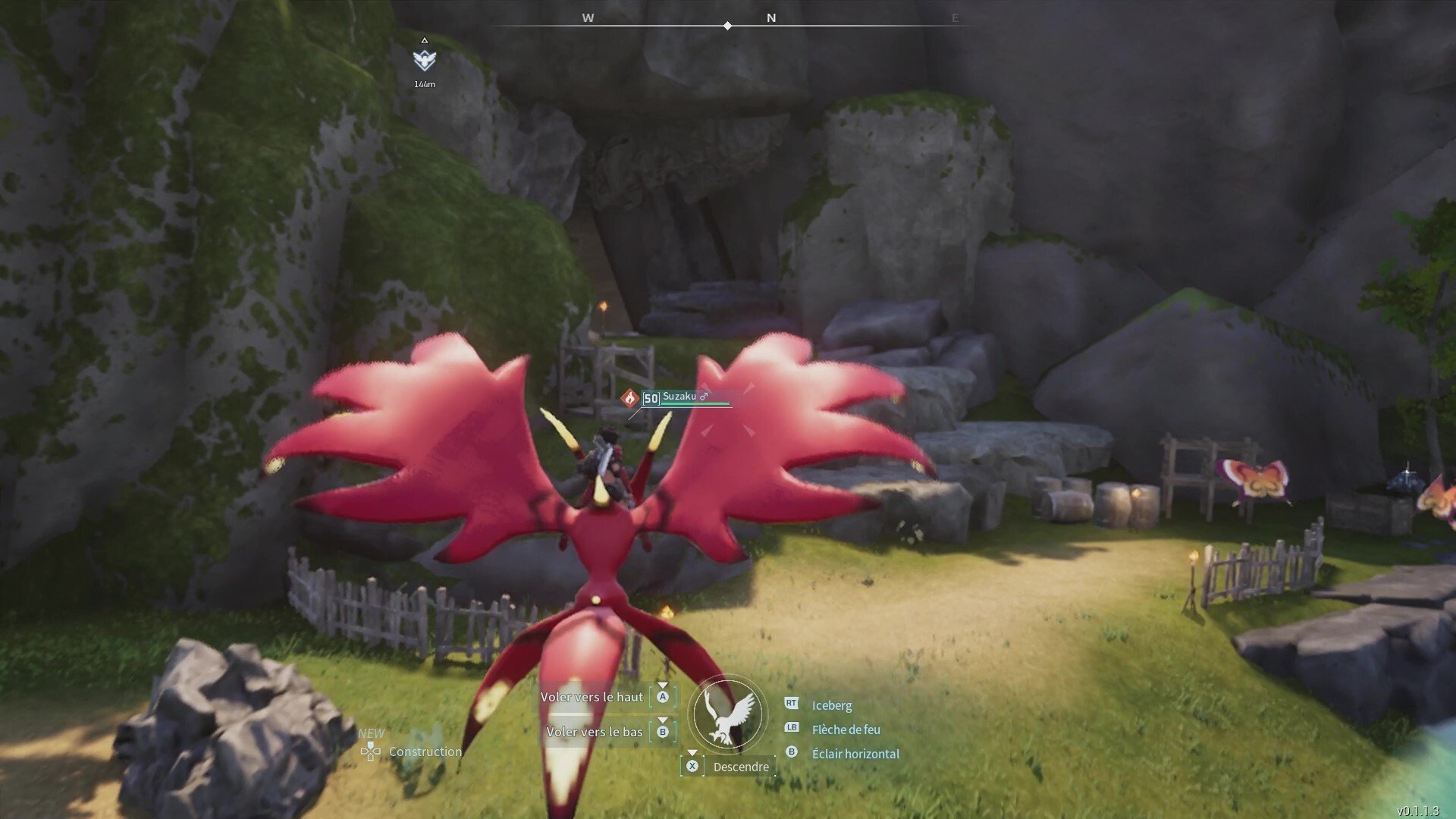Click the Iceberg skill label
The width and height of the screenshot is (1456, 819).
[831, 704]
